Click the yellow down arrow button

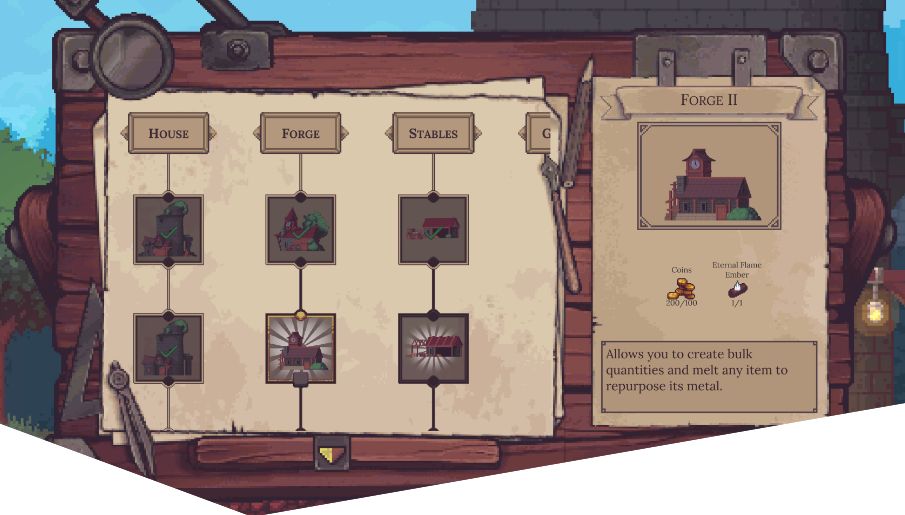click(x=332, y=454)
